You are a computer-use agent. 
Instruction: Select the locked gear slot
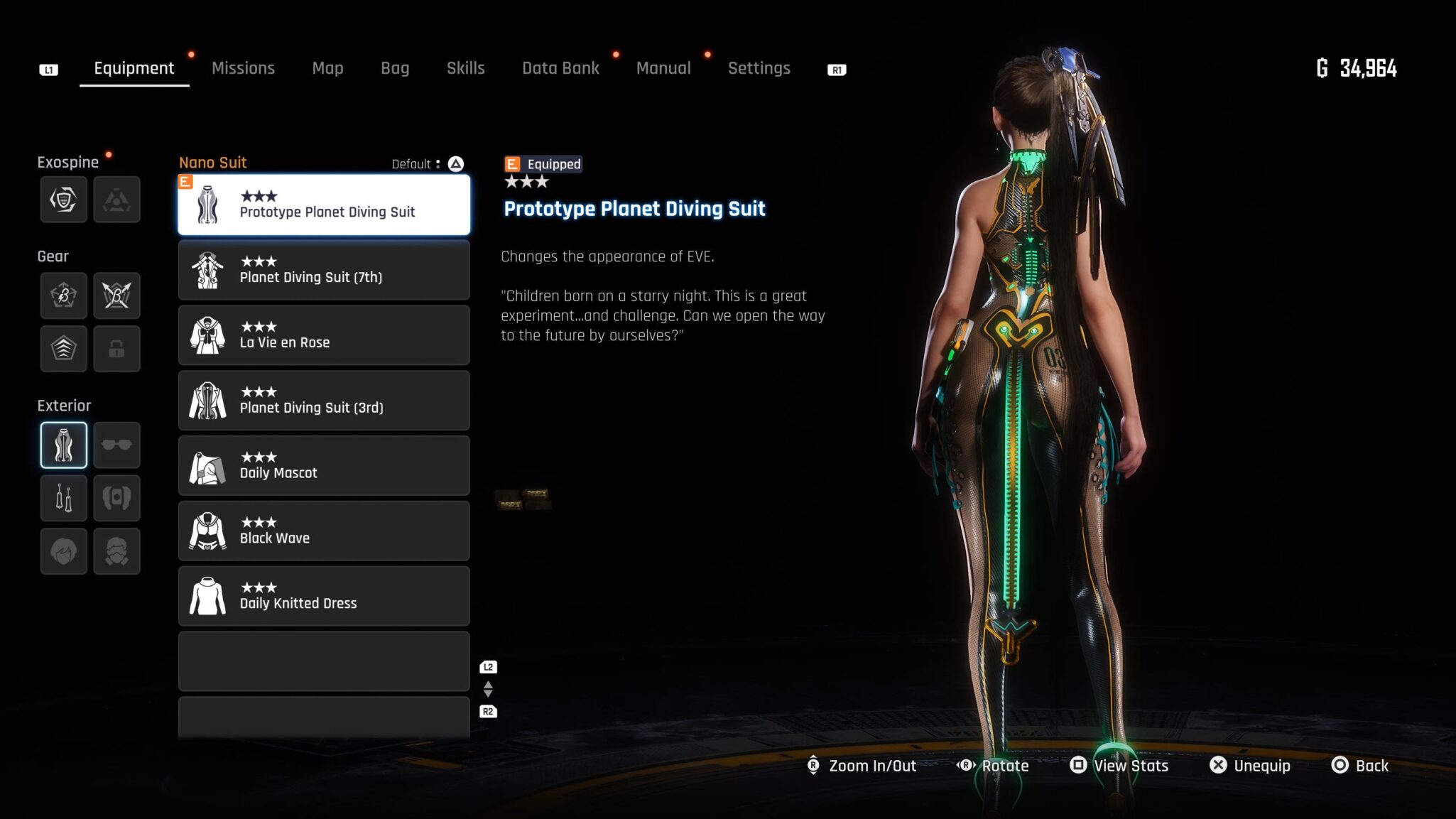(x=116, y=349)
